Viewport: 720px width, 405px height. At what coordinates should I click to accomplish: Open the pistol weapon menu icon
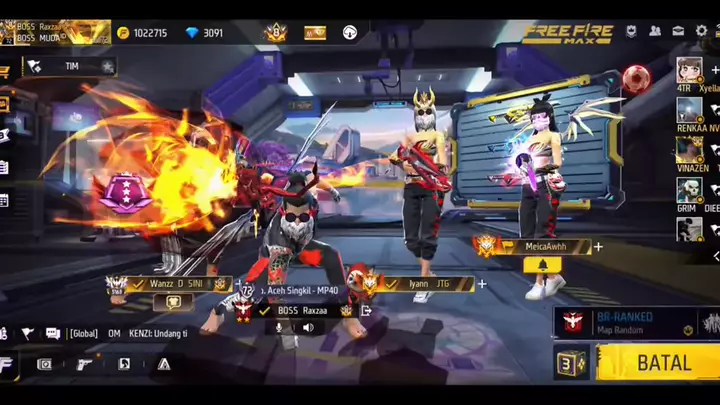coord(84,364)
